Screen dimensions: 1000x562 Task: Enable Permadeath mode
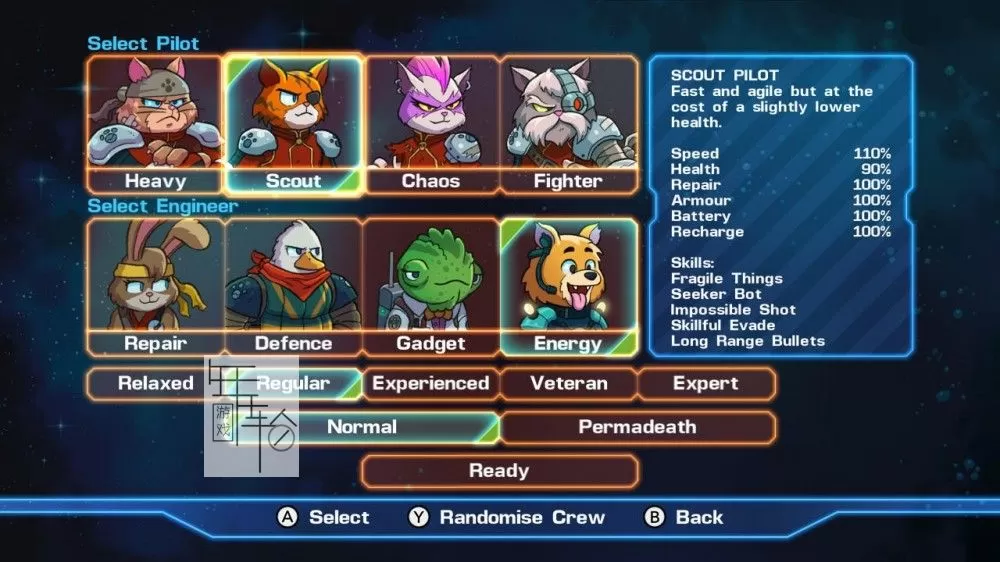637,427
